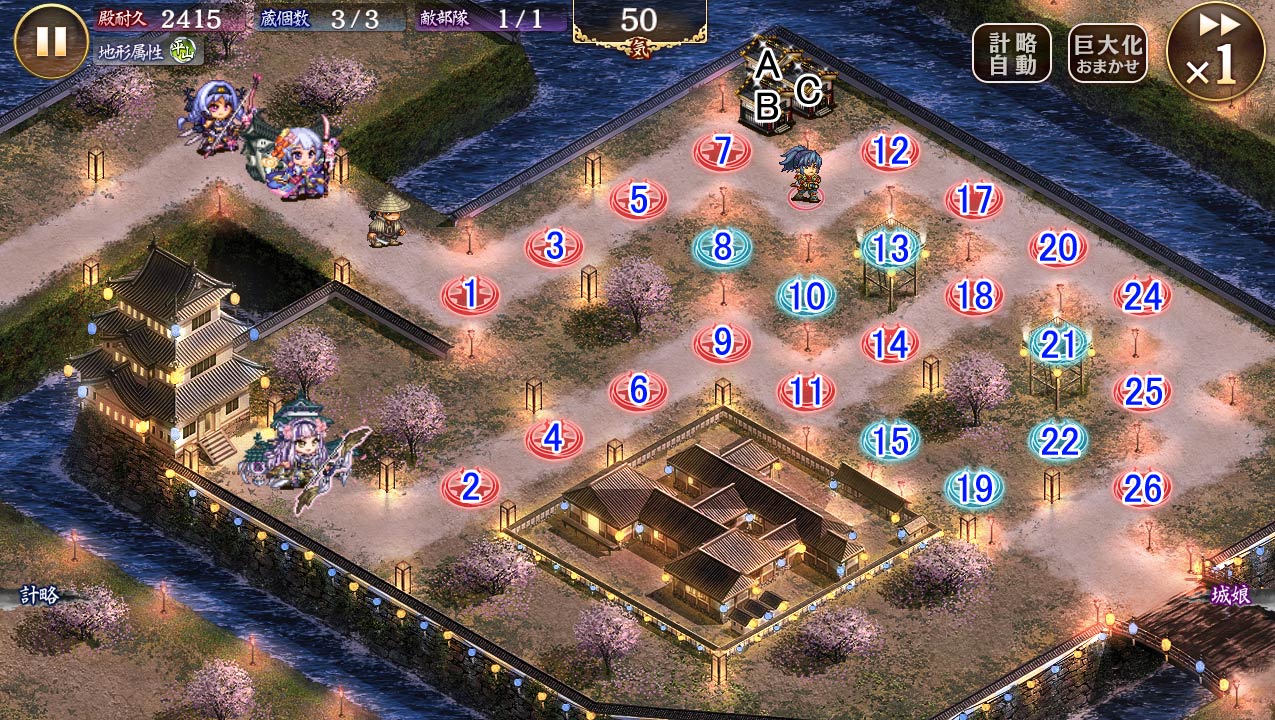Select blue tower tile number 13
1275x720 pixels.
[890, 247]
